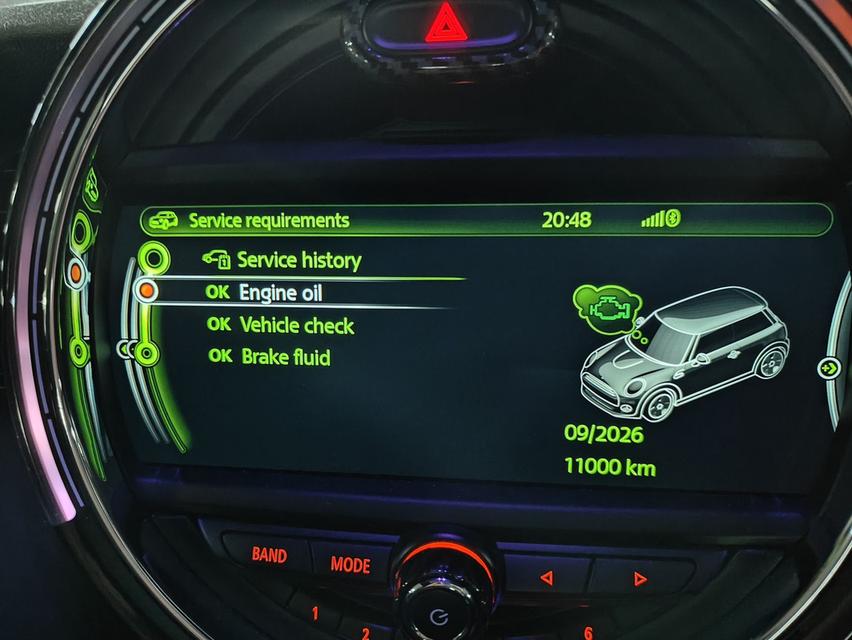Tap the power symbol on the knob

(x=438, y=616)
